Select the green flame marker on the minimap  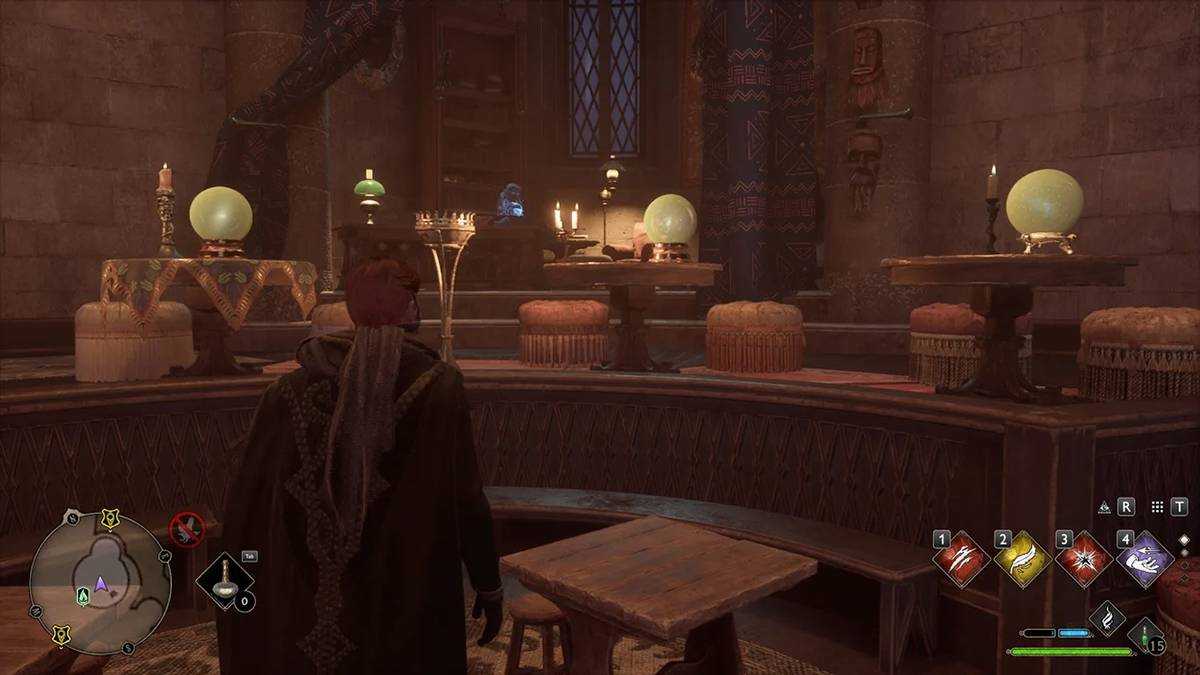pos(83,595)
